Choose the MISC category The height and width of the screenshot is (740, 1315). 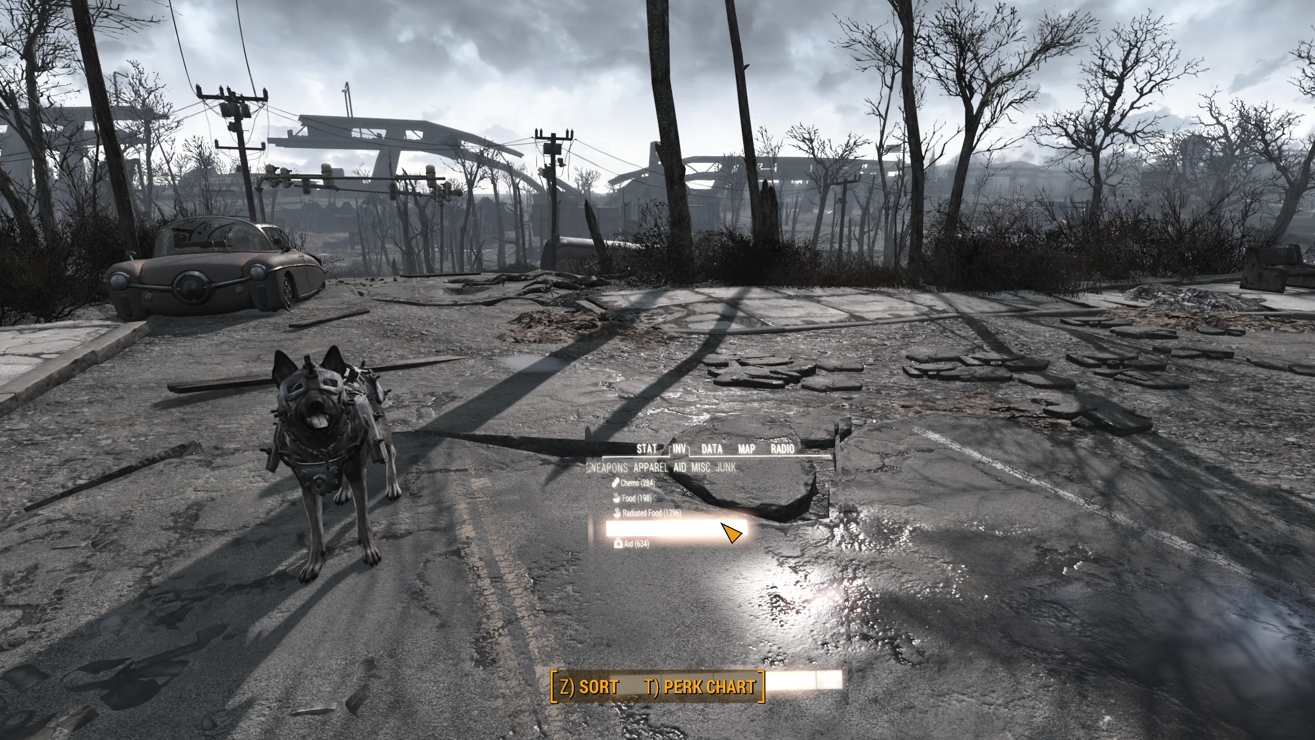click(x=701, y=467)
